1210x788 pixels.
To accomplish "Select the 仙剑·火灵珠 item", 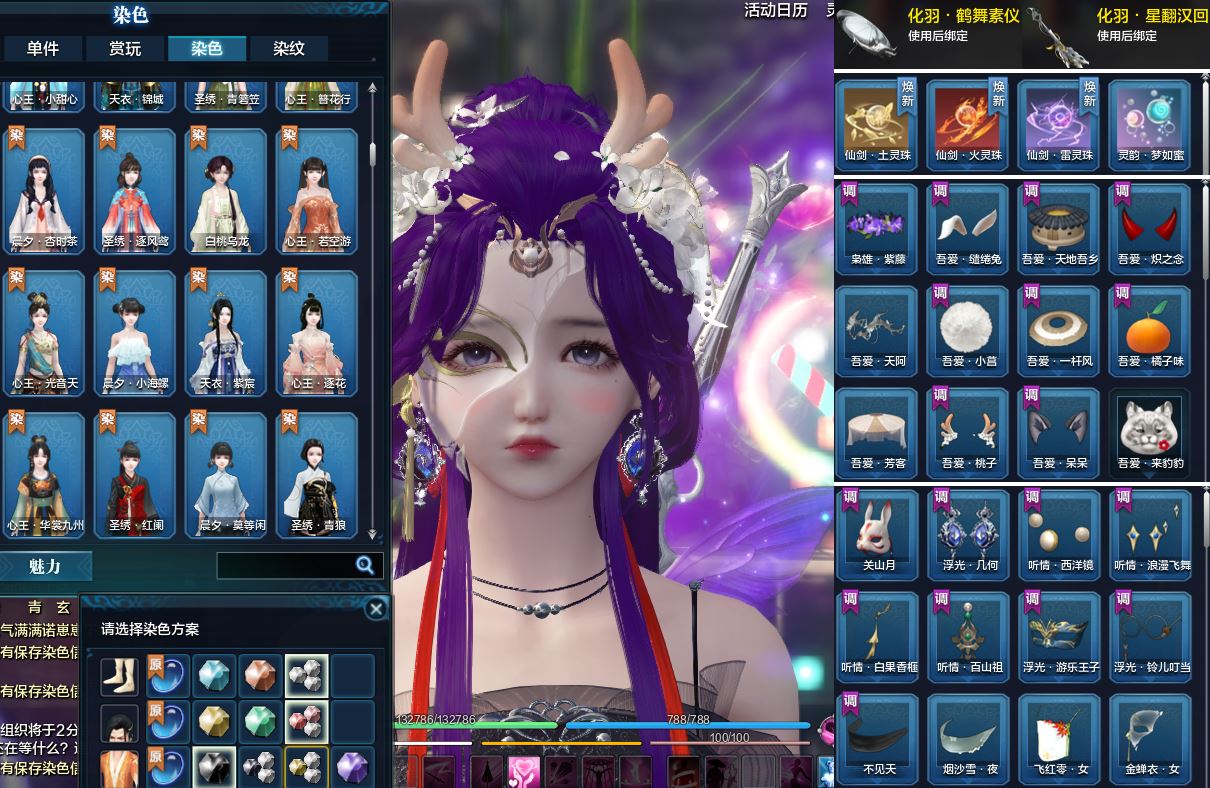I will (x=968, y=124).
